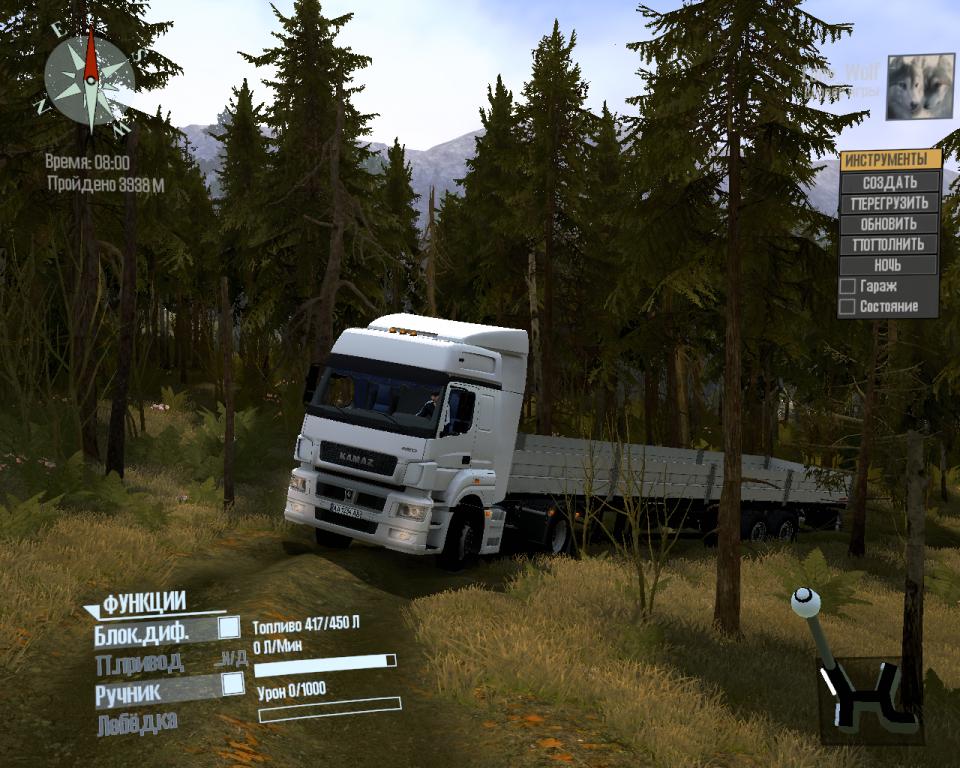Image resolution: width=960 pixels, height=768 pixels.
Task: Enable the Состояние checkbox
Action: point(847,307)
